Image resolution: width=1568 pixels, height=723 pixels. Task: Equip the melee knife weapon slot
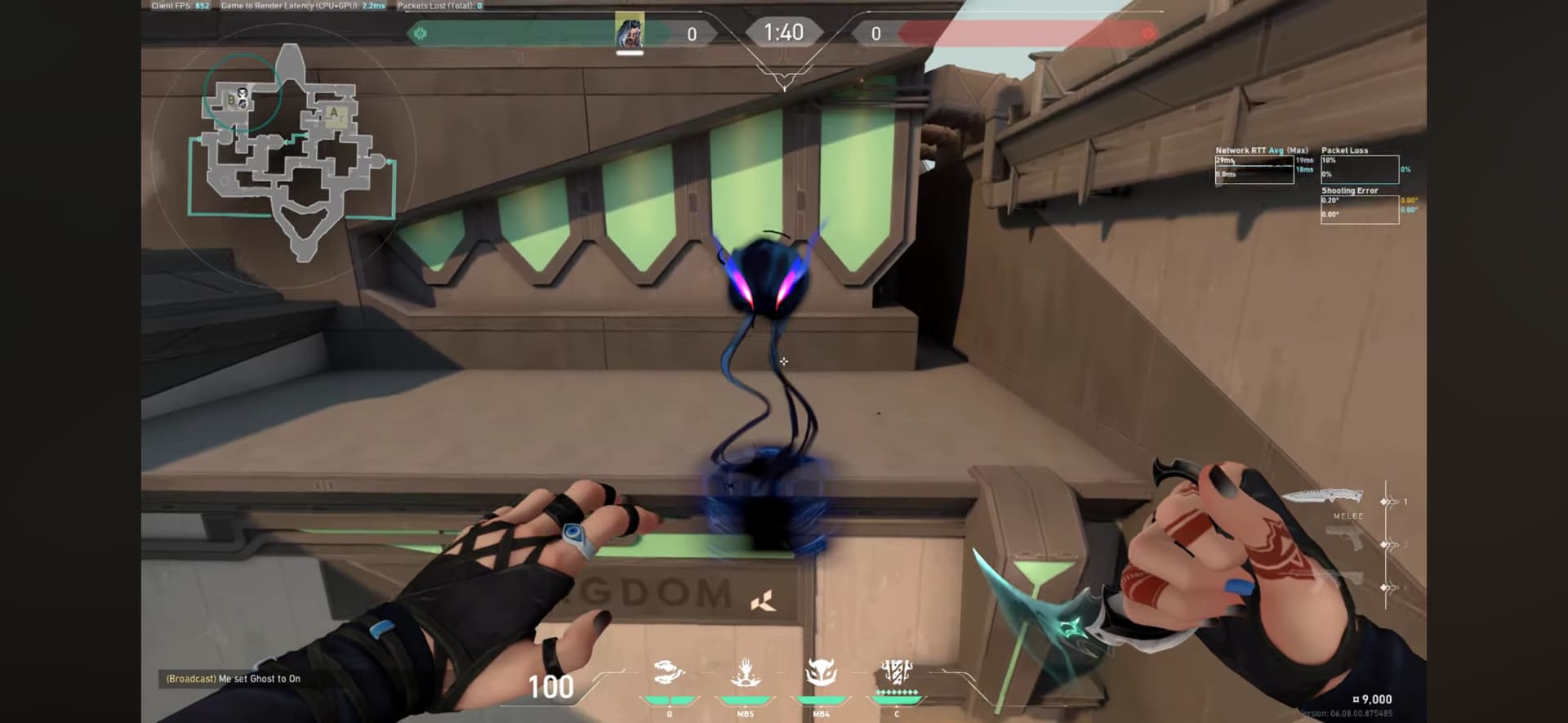[1322, 498]
